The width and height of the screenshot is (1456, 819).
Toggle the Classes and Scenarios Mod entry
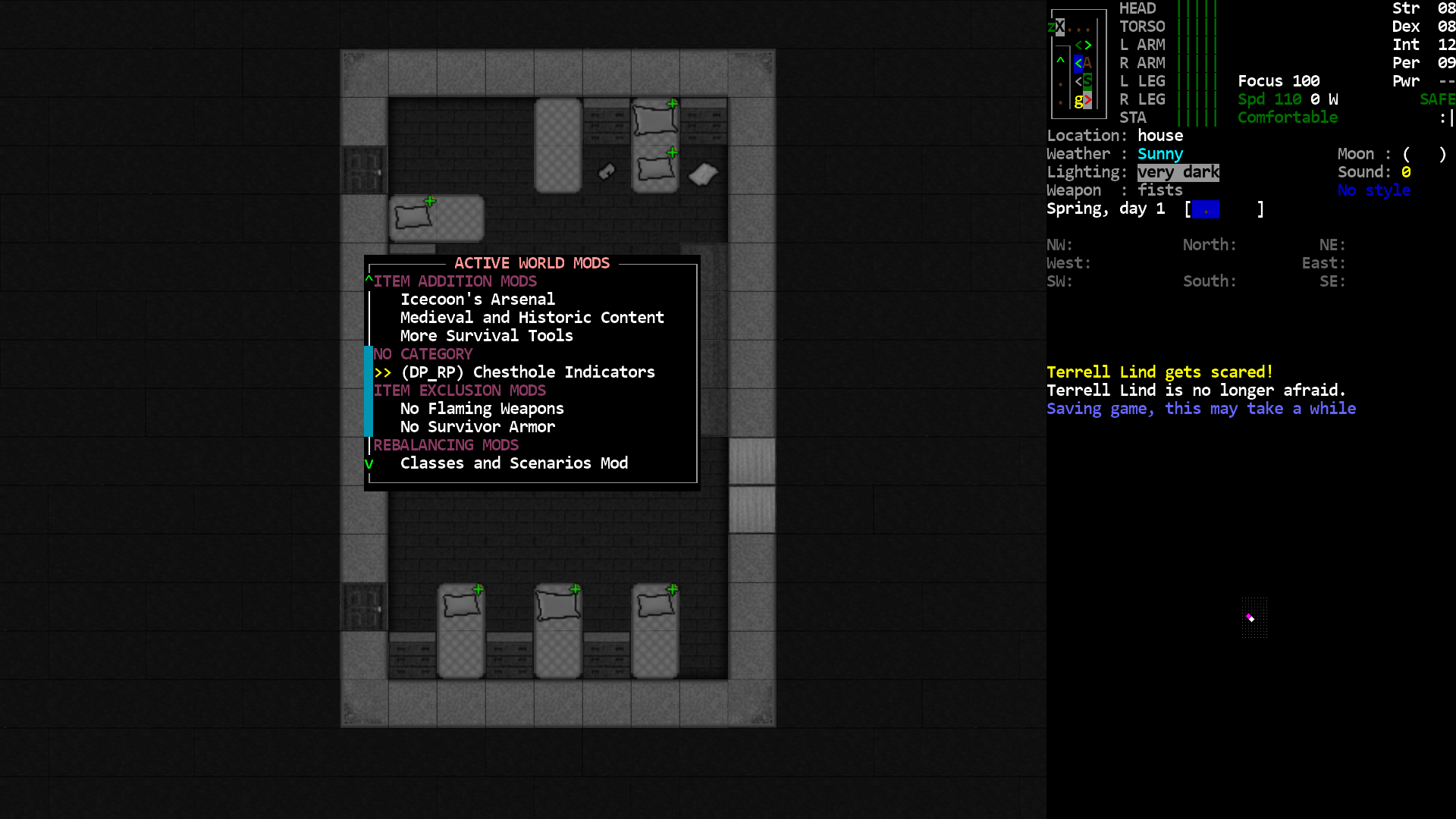tap(513, 463)
